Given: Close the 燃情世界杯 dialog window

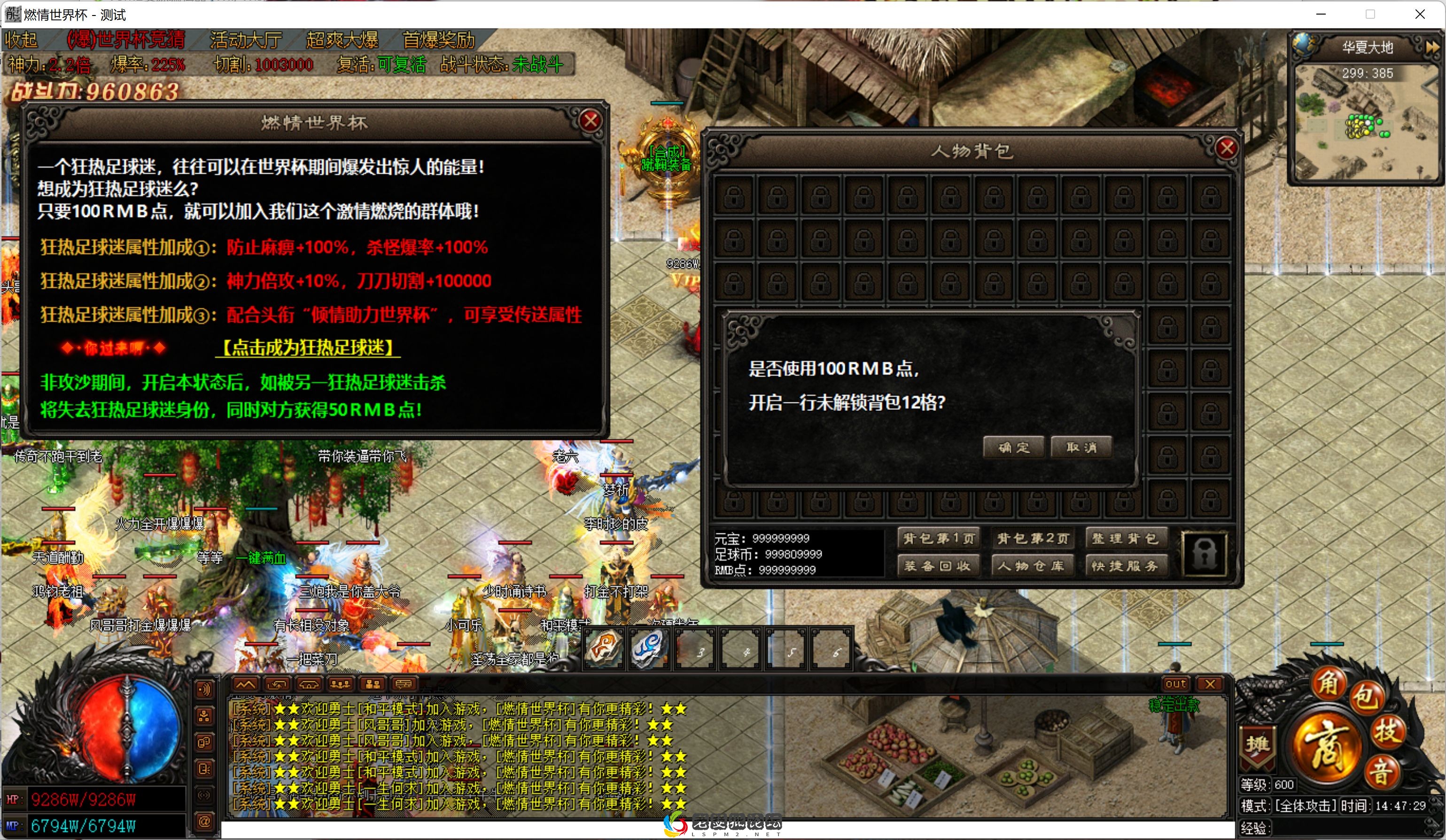Looking at the screenshot, I should 591,121.
